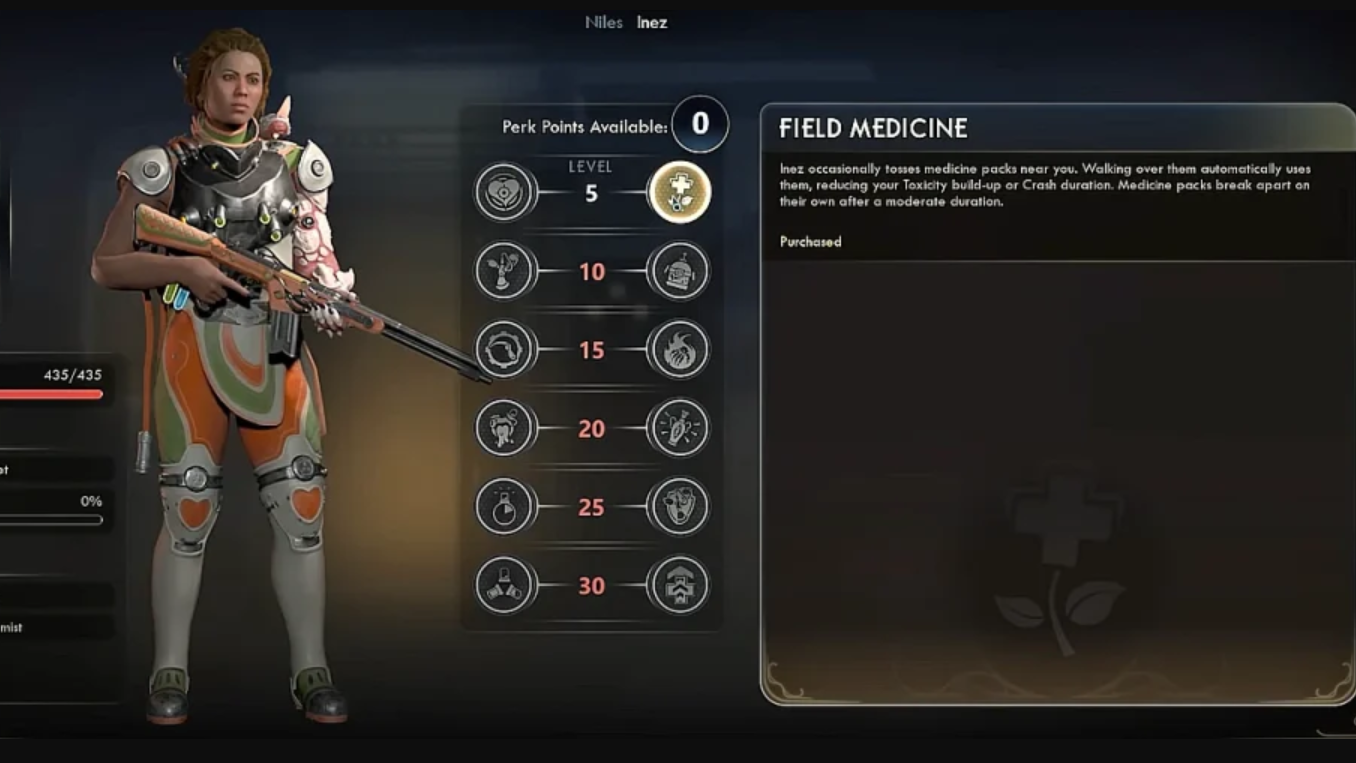The height and width of the screenshot is (763, 1356).
Task: Choose the level 30 three canisters perk
Action: [x=505, y=585]
